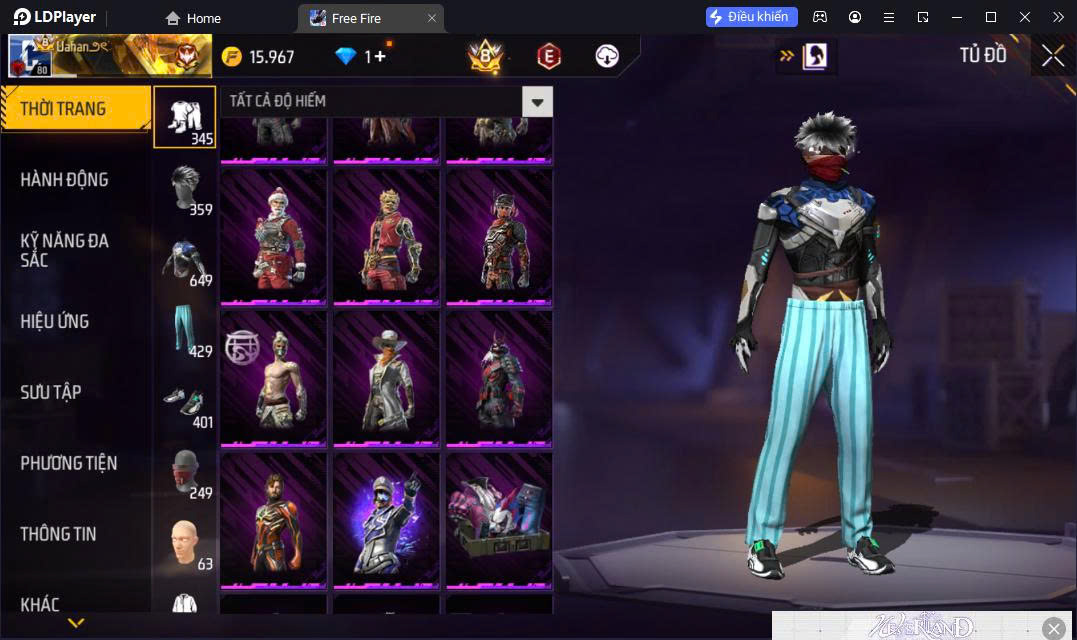Go to the SƯU TẬP tab
This screenshot has height=640, width=1077.
(51, 392)
